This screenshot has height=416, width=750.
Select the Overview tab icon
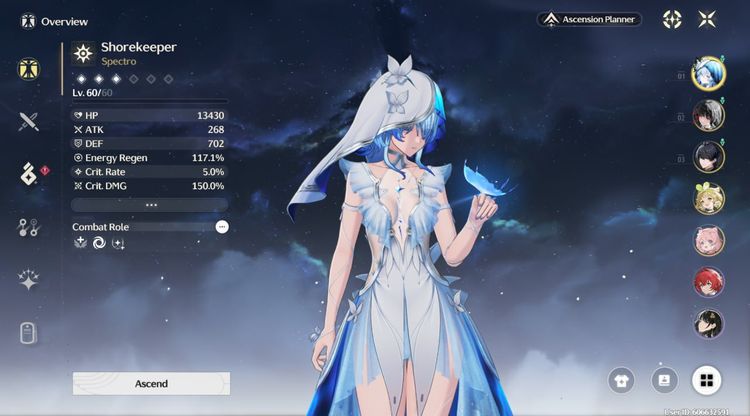pos(28,69)
